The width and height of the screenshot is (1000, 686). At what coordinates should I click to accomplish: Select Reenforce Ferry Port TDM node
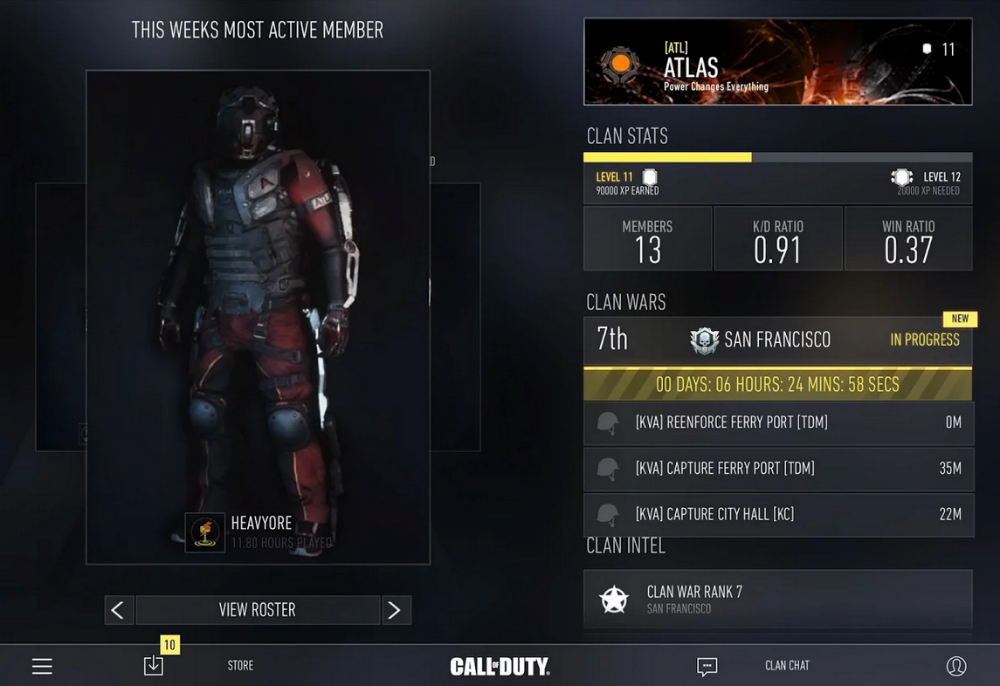777,423
